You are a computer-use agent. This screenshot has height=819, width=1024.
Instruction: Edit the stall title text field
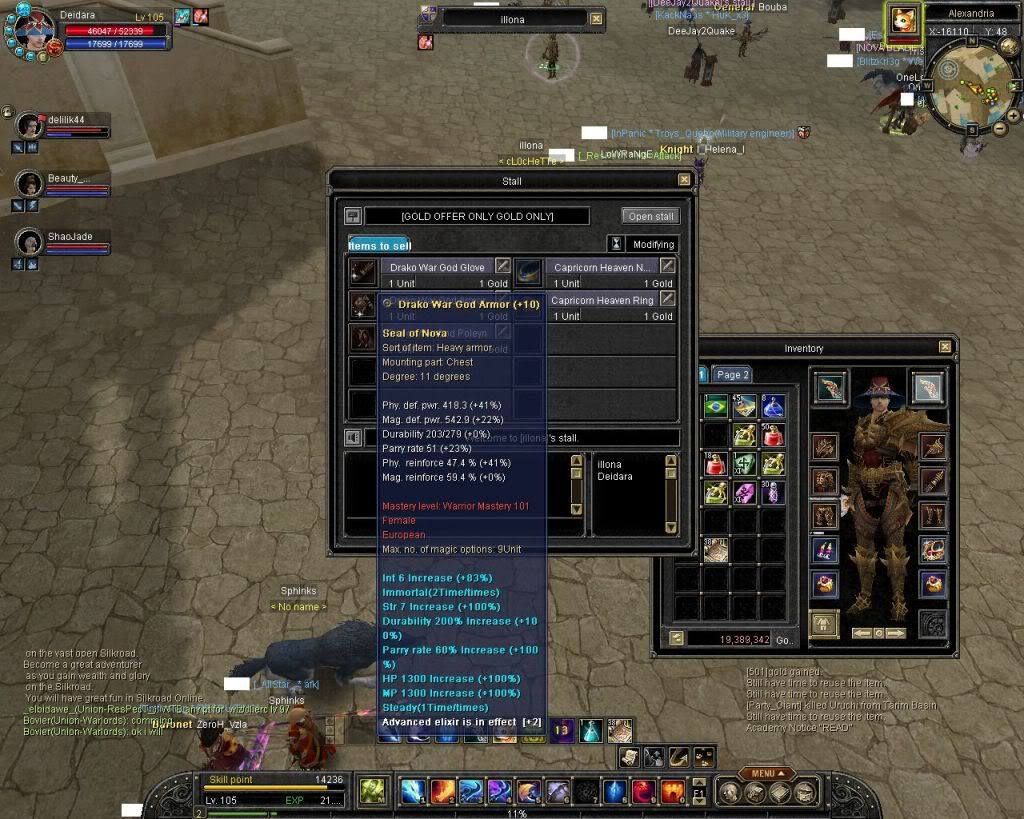coord(477,216)
